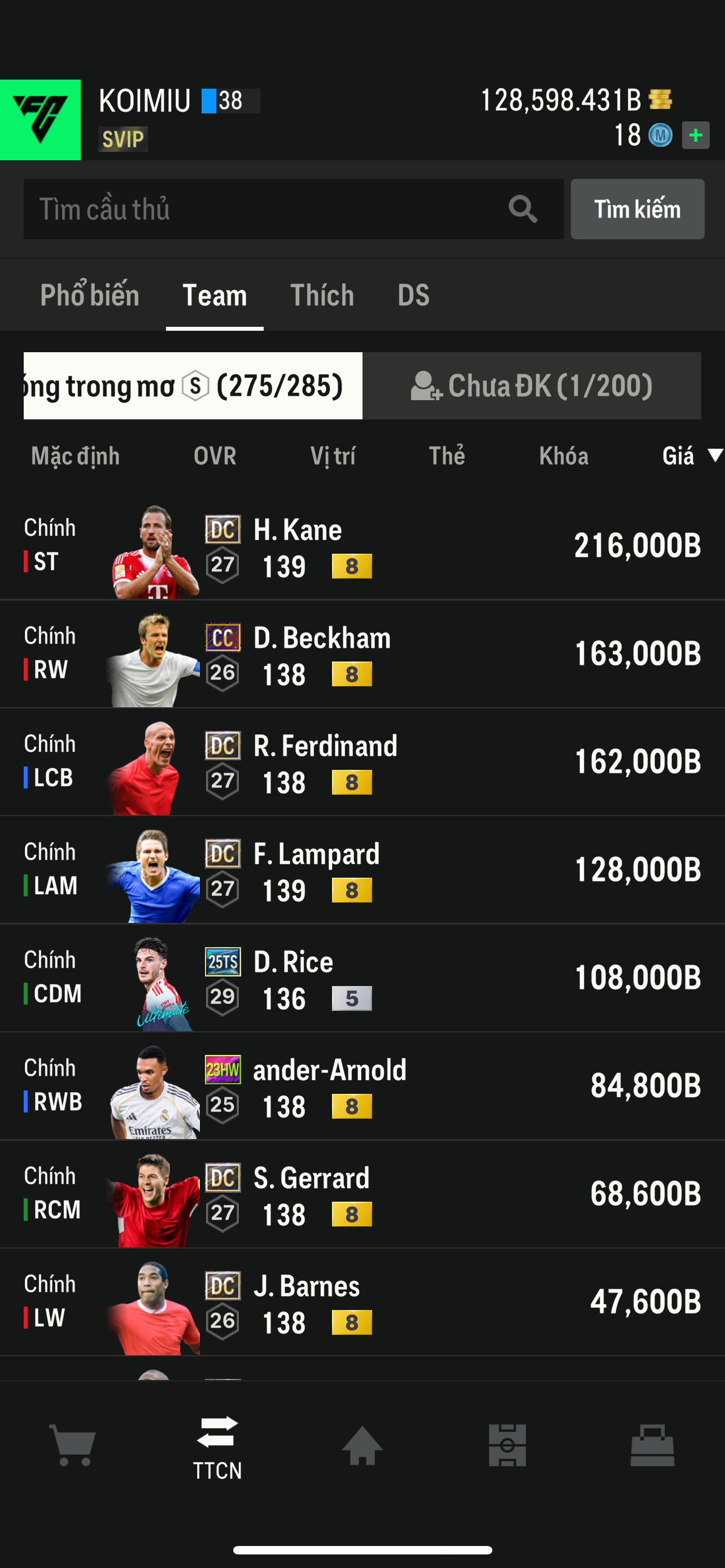725x1568 pixels.
Task: Switch to the Phổ biến tab
Action: coord(89,295)
